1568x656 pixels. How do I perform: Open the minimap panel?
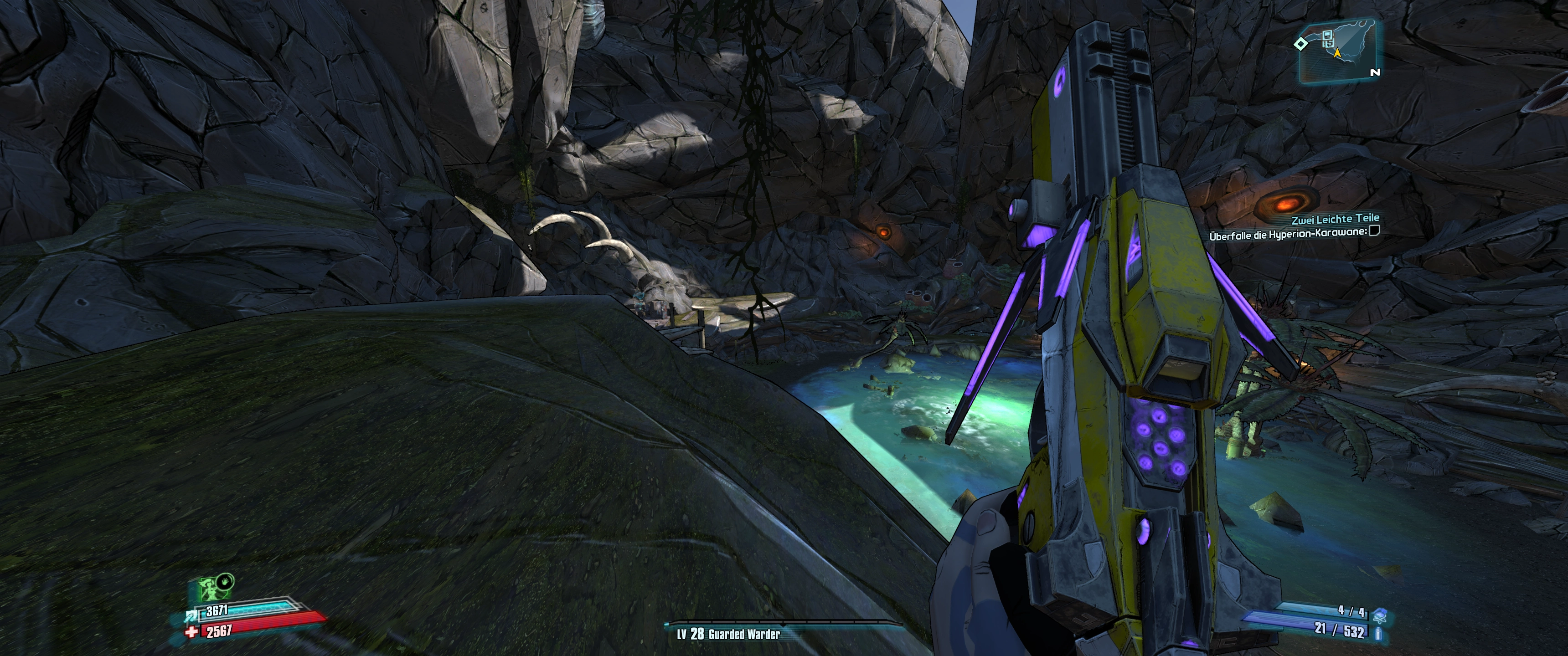pyautogui.click(x=1339, y=52)
